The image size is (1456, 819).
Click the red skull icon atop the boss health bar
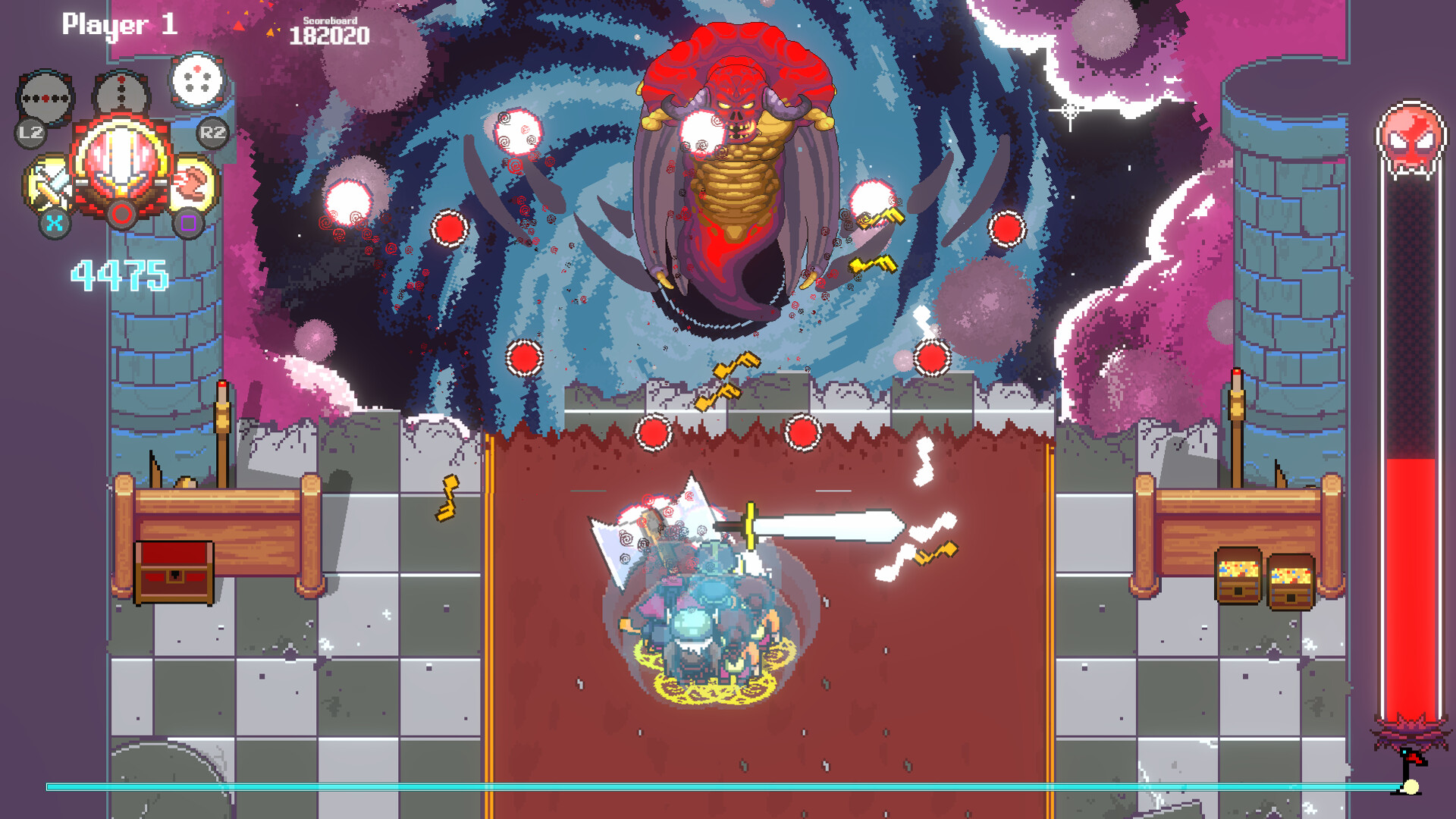pos(1410,134)
